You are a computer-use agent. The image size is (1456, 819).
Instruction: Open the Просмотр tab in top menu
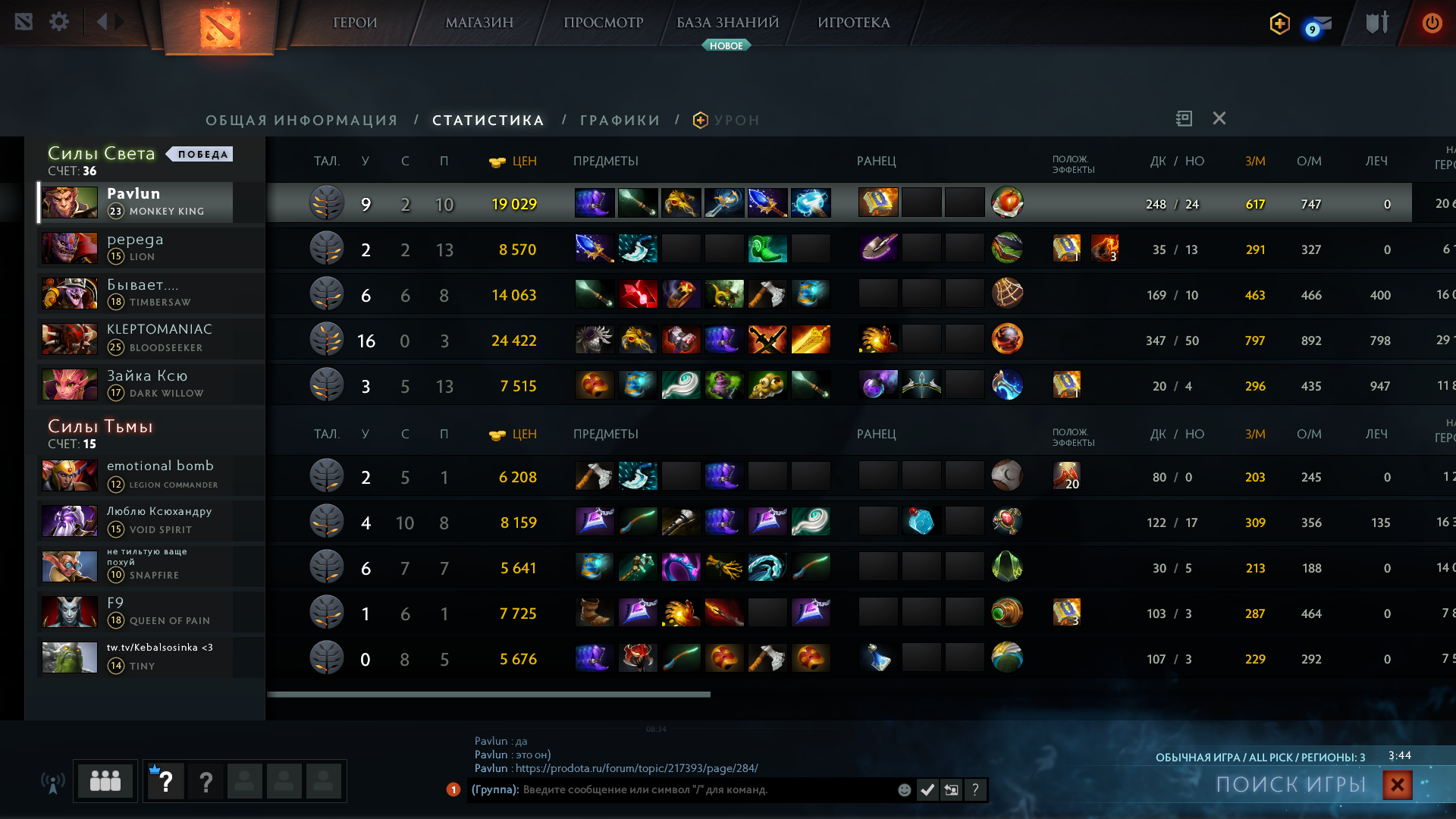coord(603,23)
